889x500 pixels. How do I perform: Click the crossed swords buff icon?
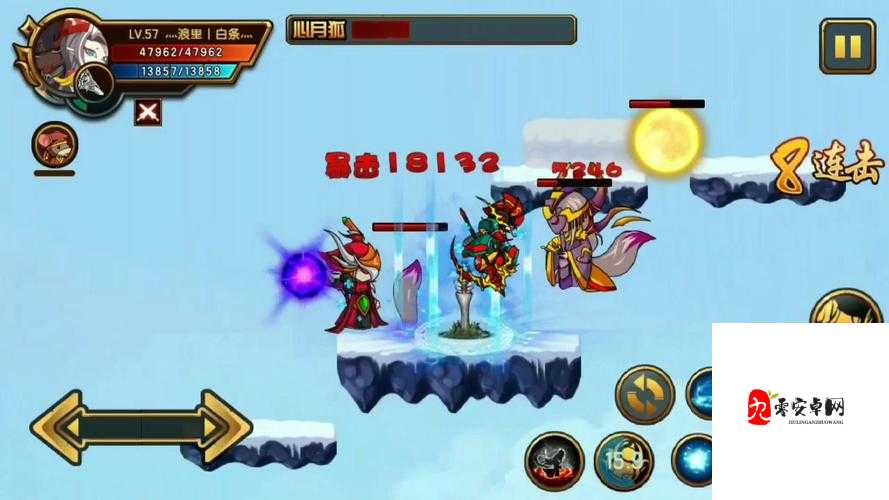pyautogui.click(x=147, y=112)
